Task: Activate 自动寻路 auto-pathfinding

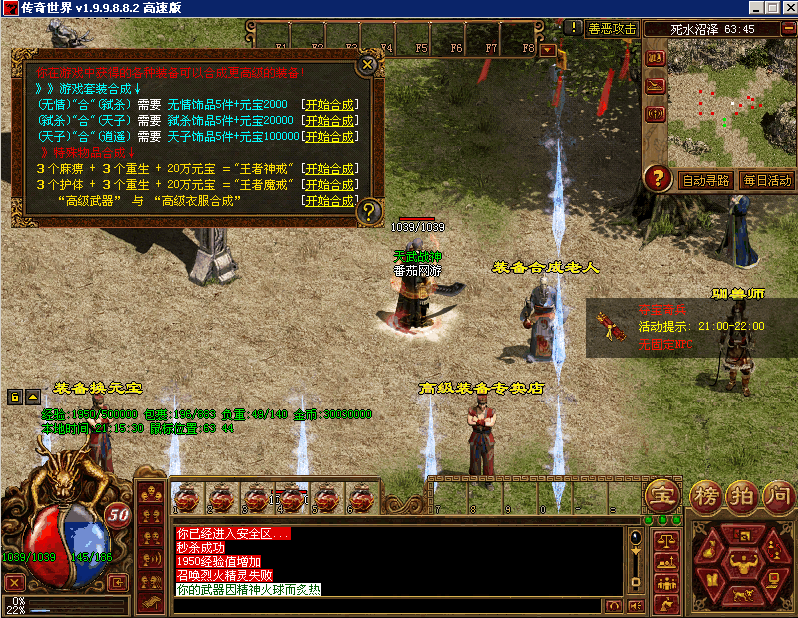Action: (x=705, y=181)
